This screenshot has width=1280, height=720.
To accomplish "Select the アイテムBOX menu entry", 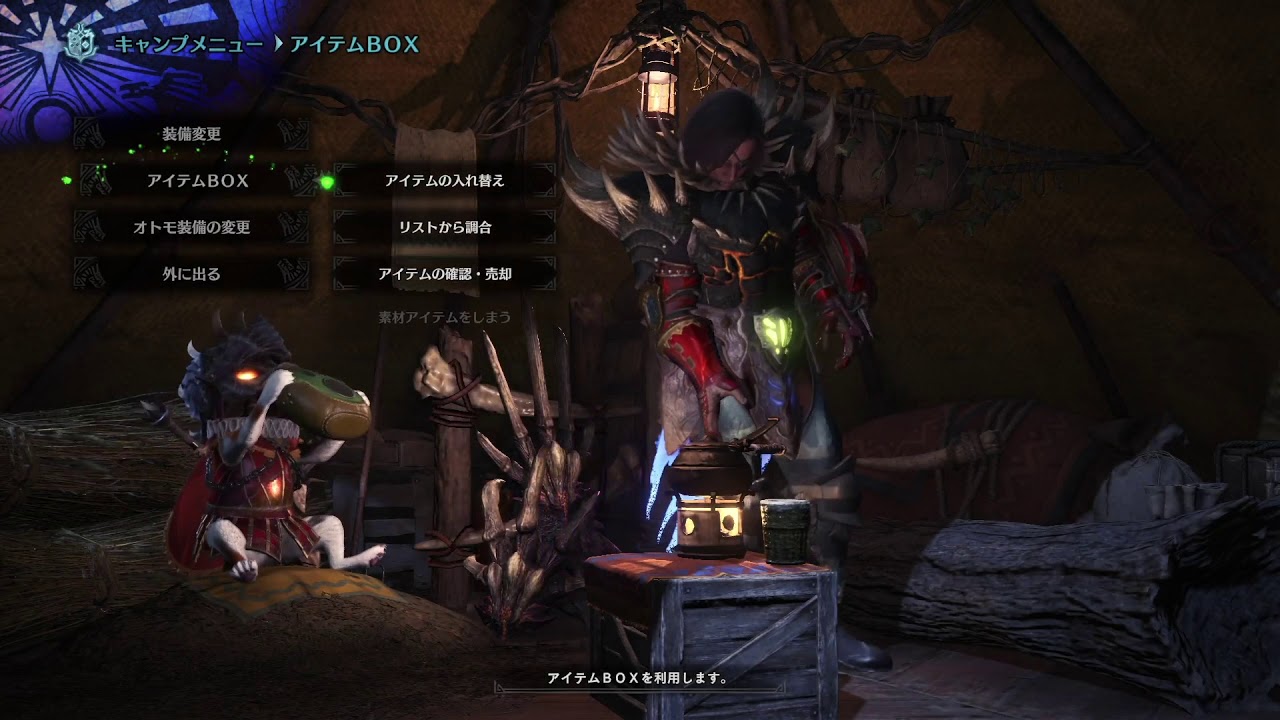I will 197,181.
